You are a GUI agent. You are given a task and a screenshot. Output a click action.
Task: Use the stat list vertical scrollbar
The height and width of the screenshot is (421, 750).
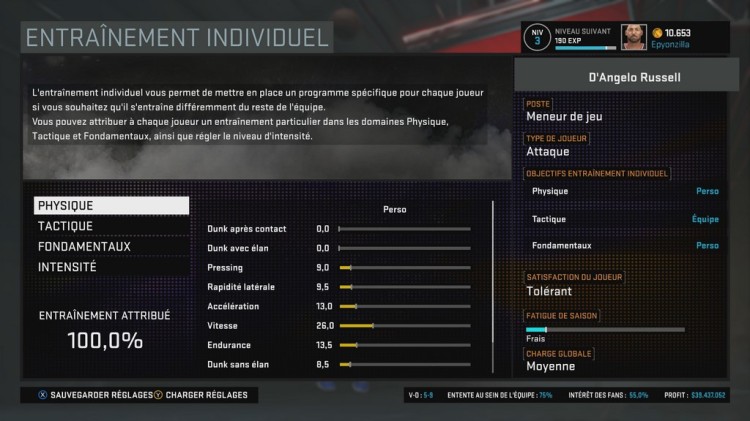click(492, 290)
